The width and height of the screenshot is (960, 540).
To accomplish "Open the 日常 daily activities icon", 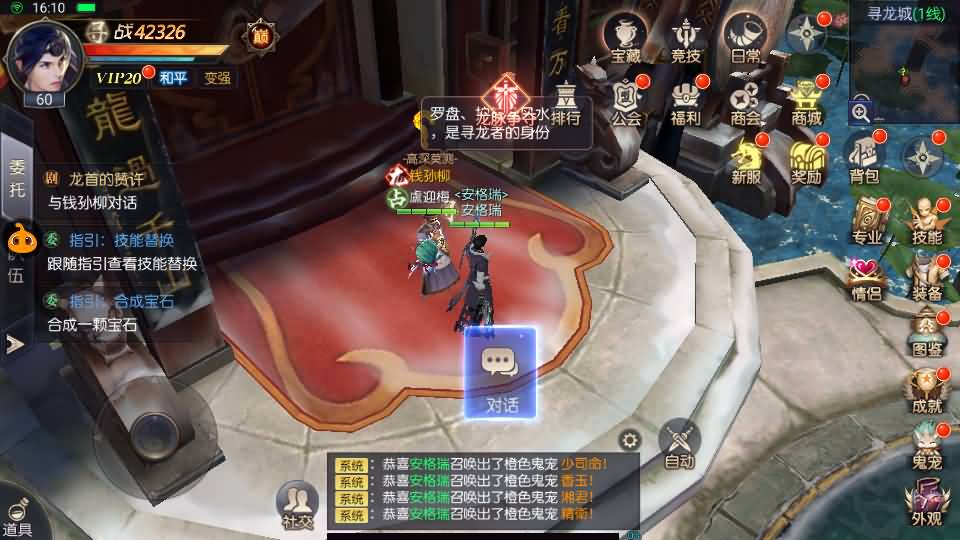I will [745, 41].
